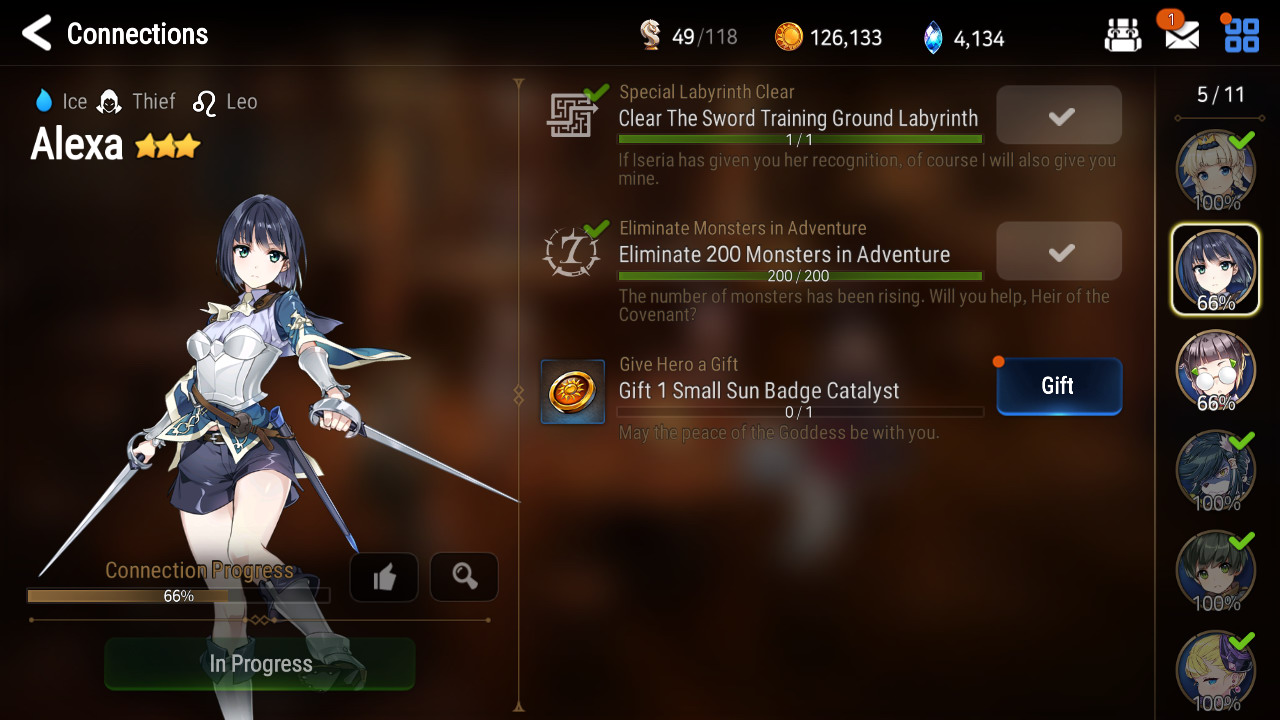
Task: Tap the thumbs-up like button
Action: coord(384,577)
